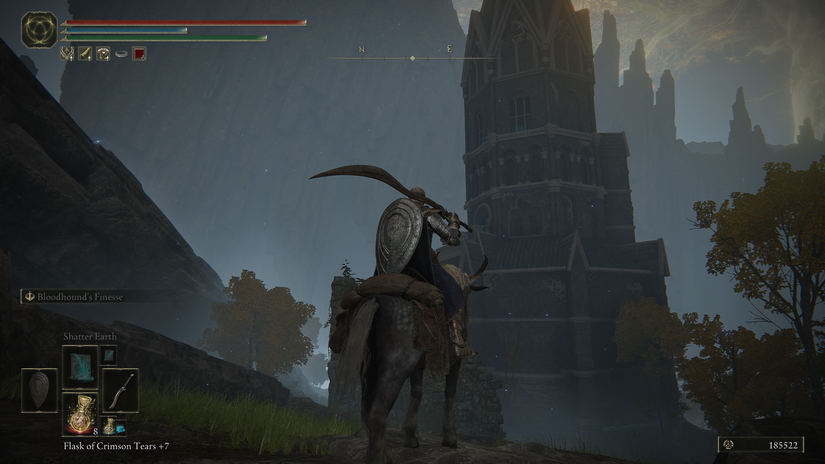Viewport: 825px width, 464px height.
Task: Click the Bloodhound's Finesse skill label
Action: coord(82,296)
